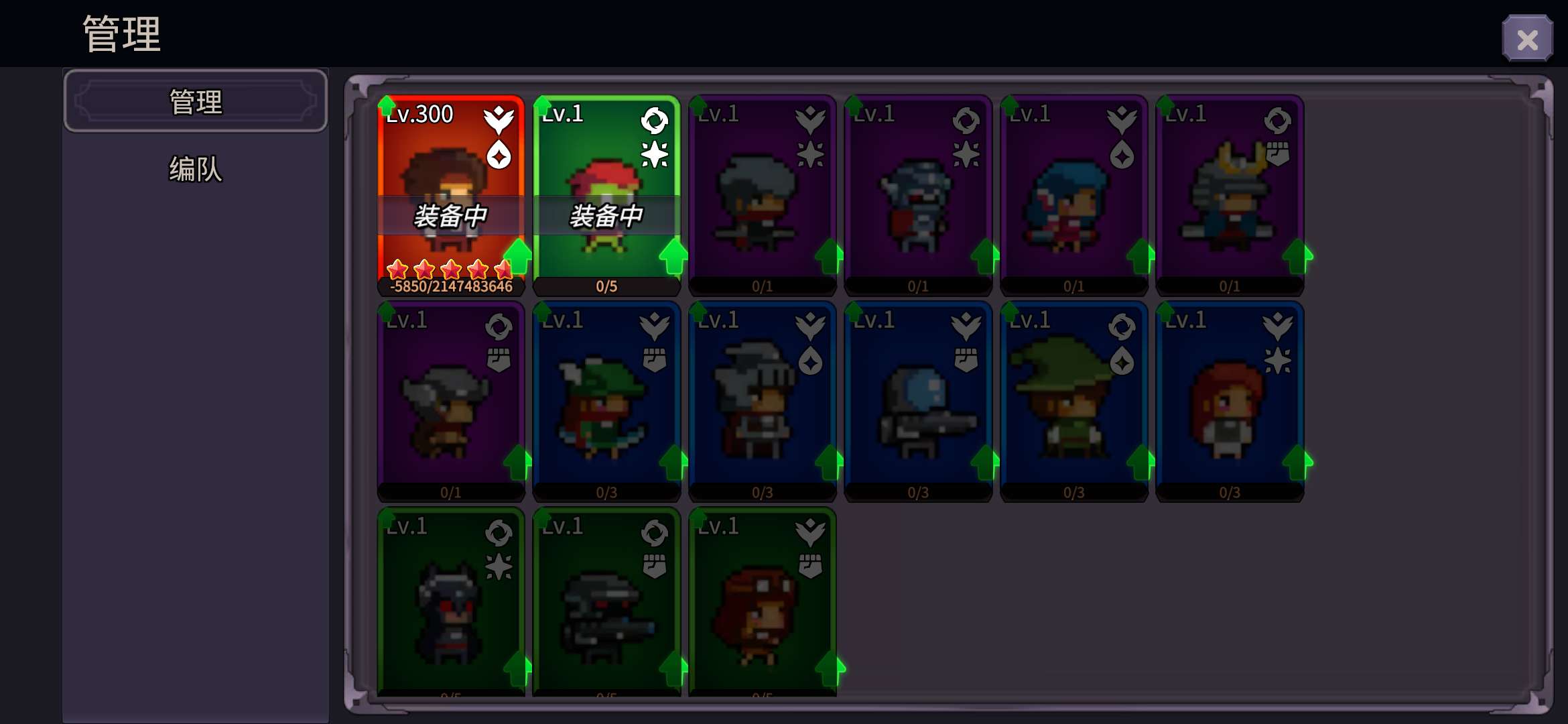Select the equipped green goblin hero card
The width and height of the screenshot is (1568, 724).
pos(606,194)
